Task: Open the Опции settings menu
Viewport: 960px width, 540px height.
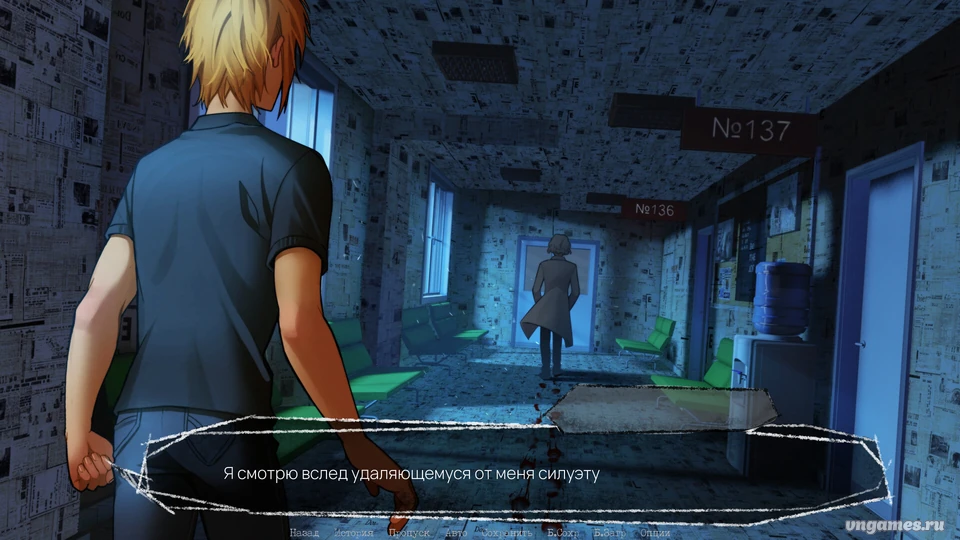Action: [655, 532]
